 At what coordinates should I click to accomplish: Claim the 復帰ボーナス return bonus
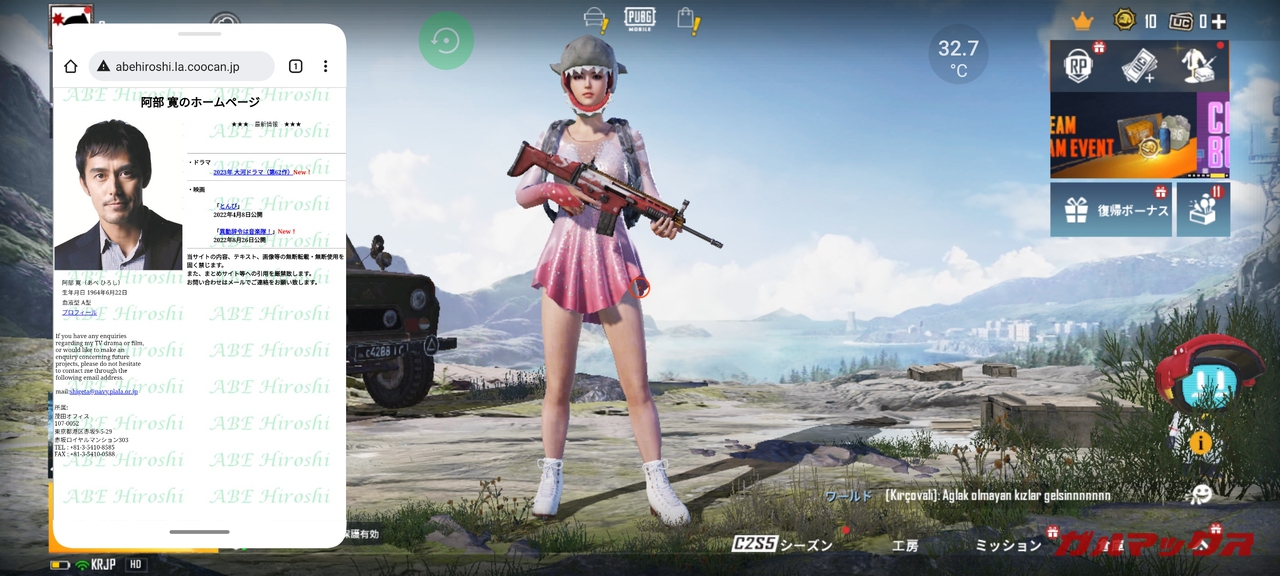(1111, 210)
